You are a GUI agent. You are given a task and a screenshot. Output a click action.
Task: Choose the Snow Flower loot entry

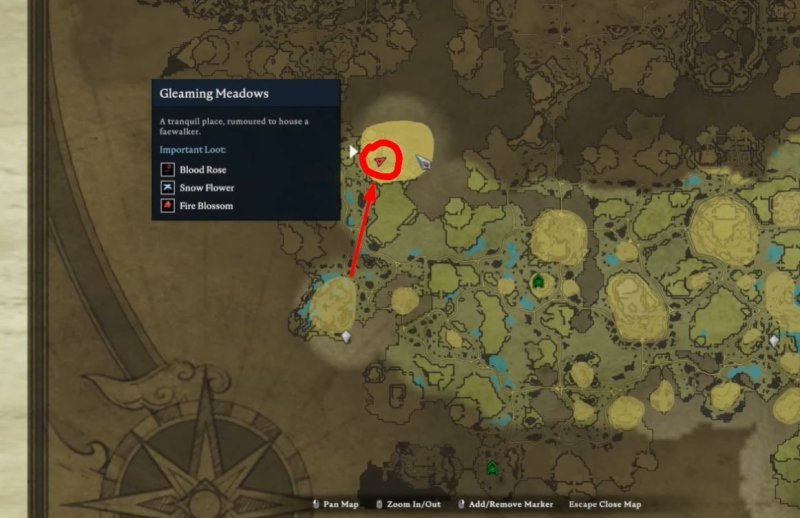(x=206, y=188)
